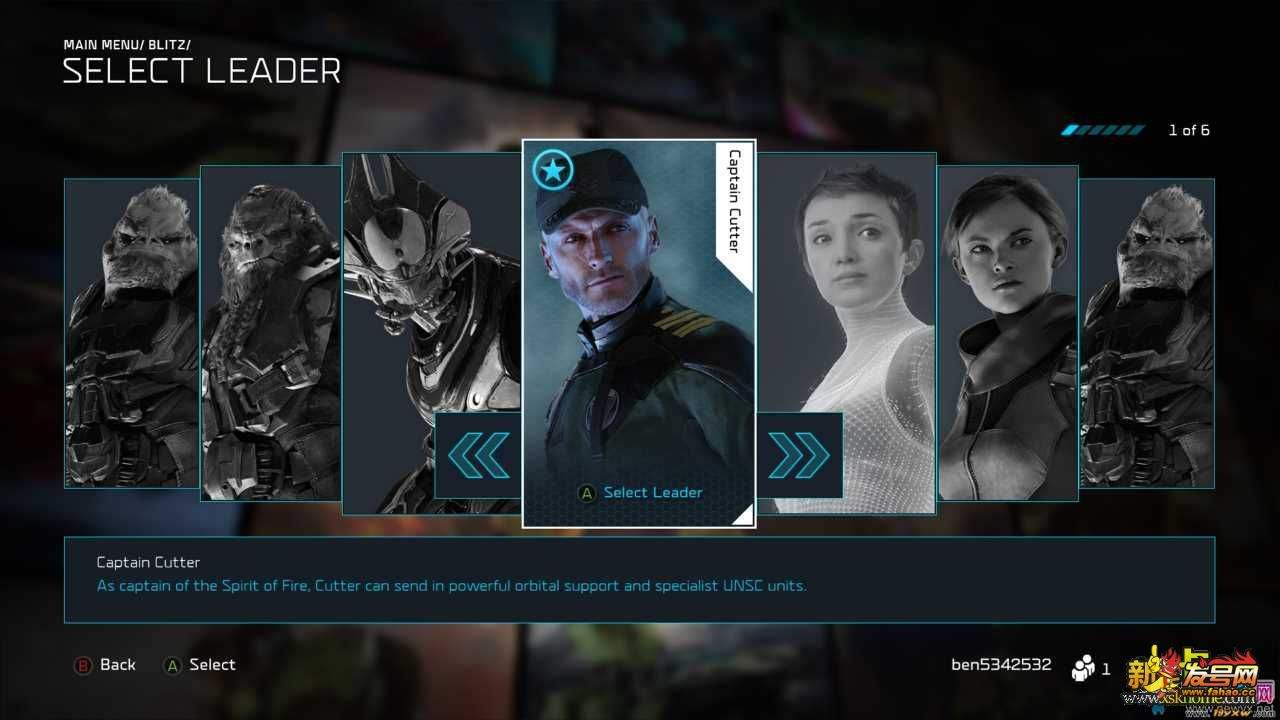Click the left double-chevron arrow
This screenshot has width=1280, height=720.
[x=478, y=455]
